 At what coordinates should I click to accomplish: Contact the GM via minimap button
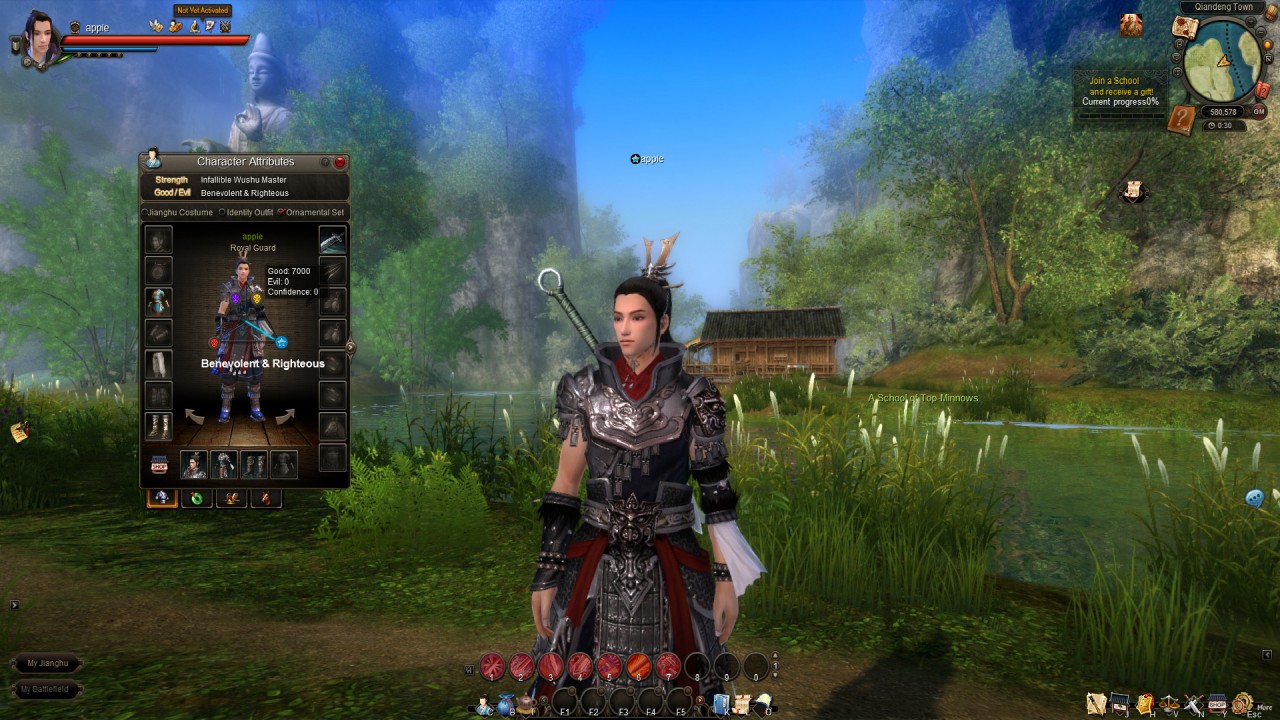point(1259,112)
